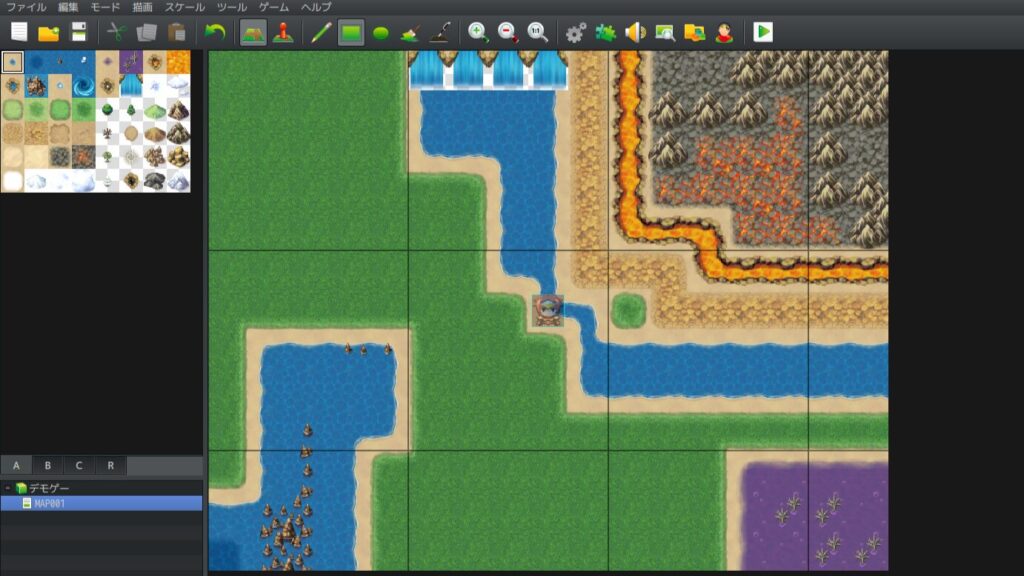Save project with the floppy disk icon

[x=78, y=32]
